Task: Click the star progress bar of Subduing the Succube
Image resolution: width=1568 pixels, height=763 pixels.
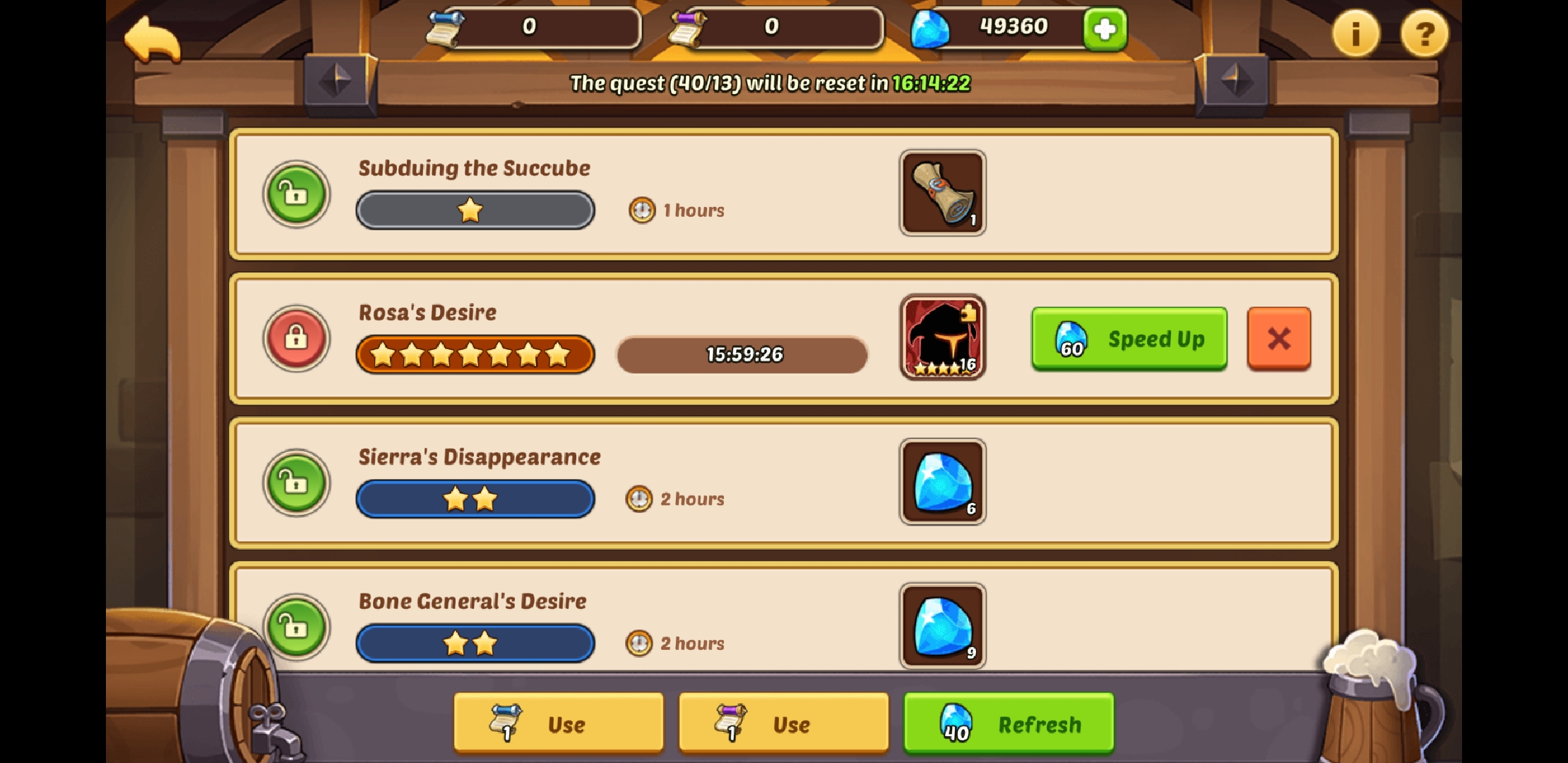Action: click(474, 210)
